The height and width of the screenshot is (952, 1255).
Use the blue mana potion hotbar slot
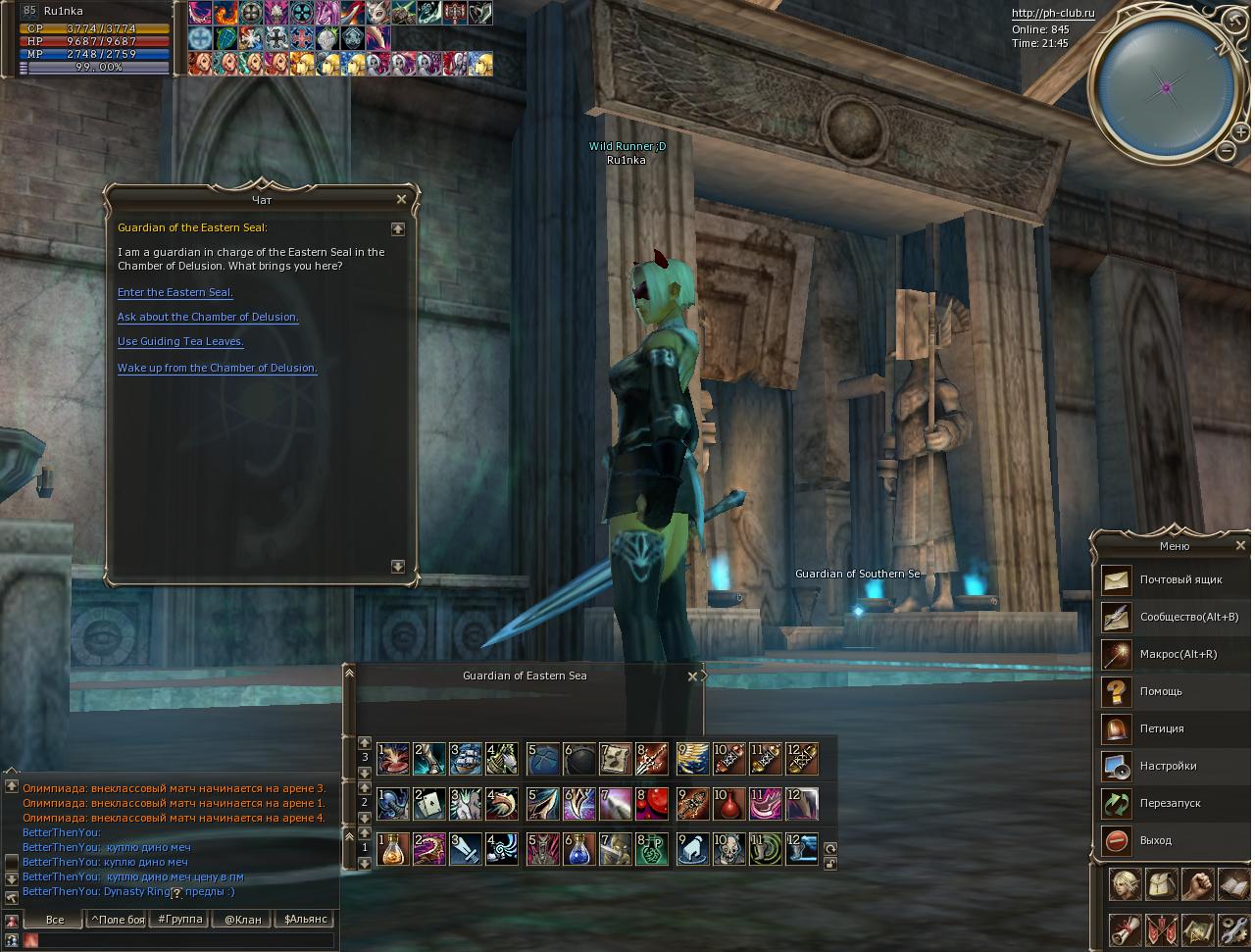[578, 849]
